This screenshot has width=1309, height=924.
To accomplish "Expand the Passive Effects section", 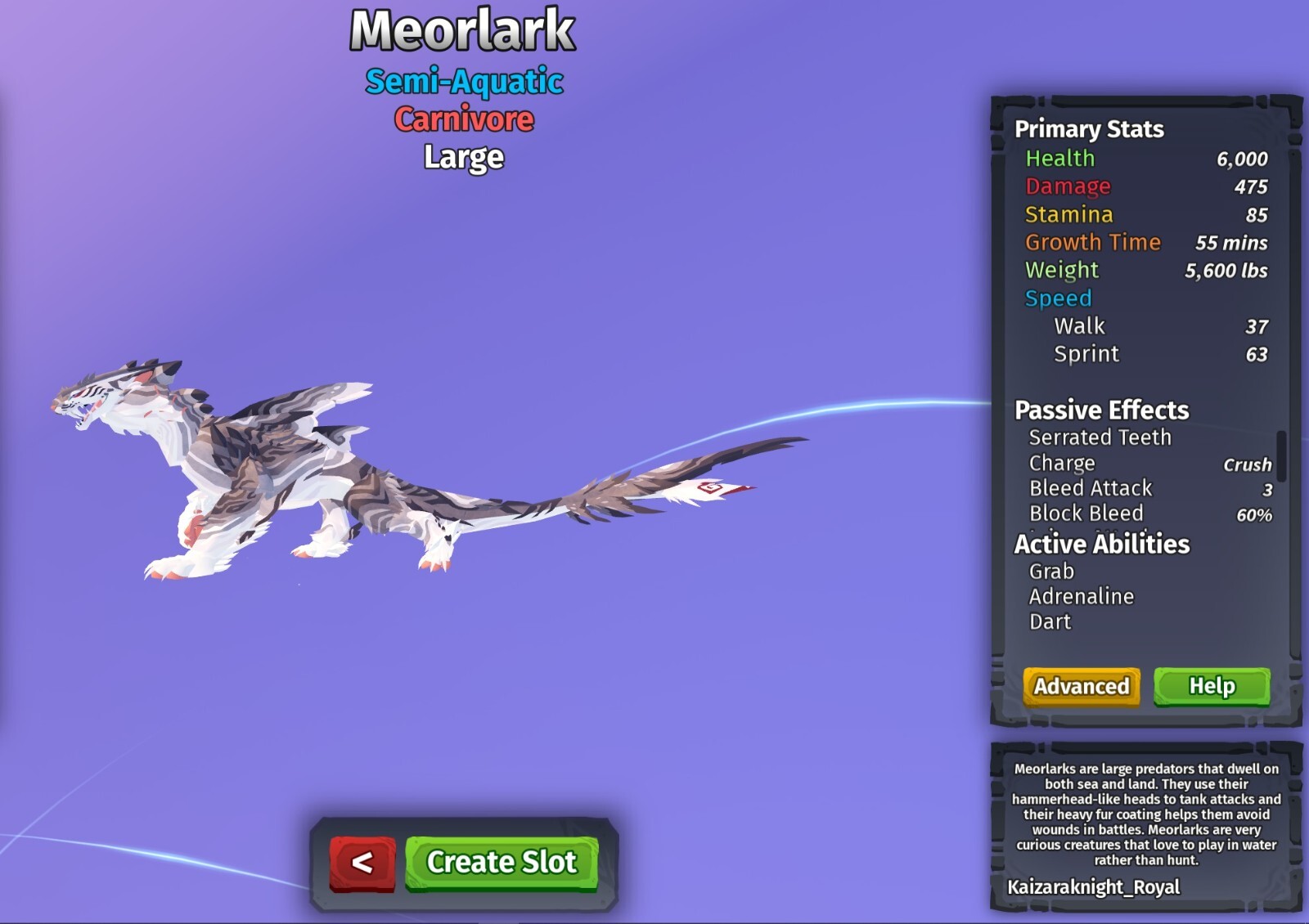I will tap(1101, 410).
